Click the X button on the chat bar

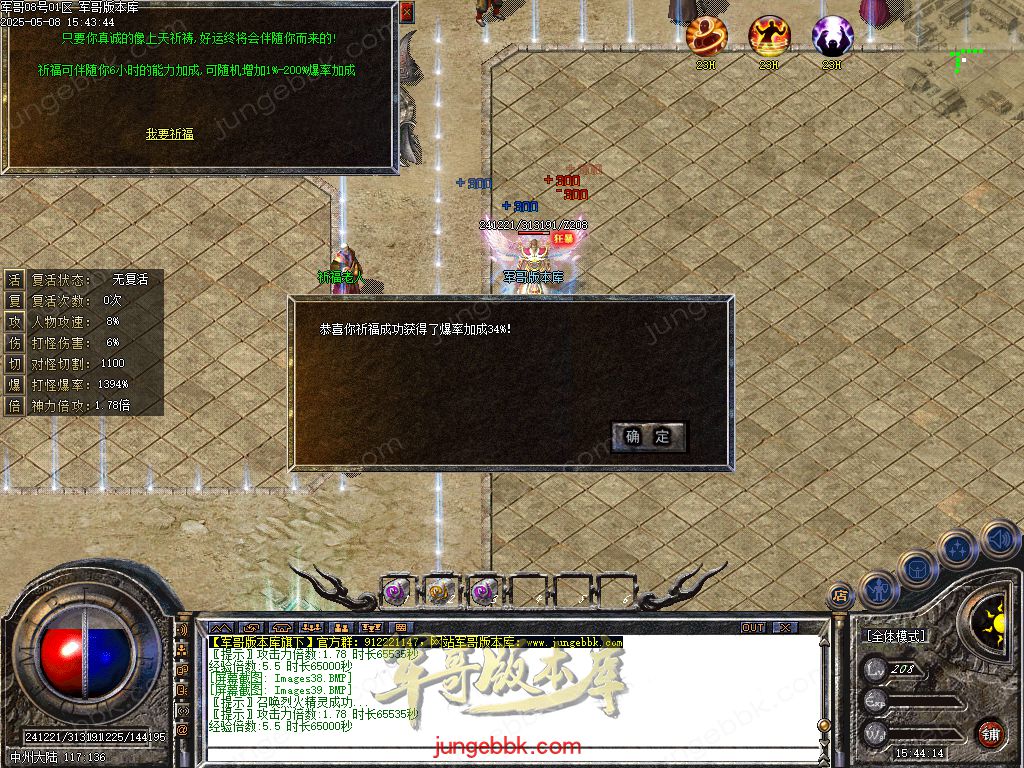785,627
